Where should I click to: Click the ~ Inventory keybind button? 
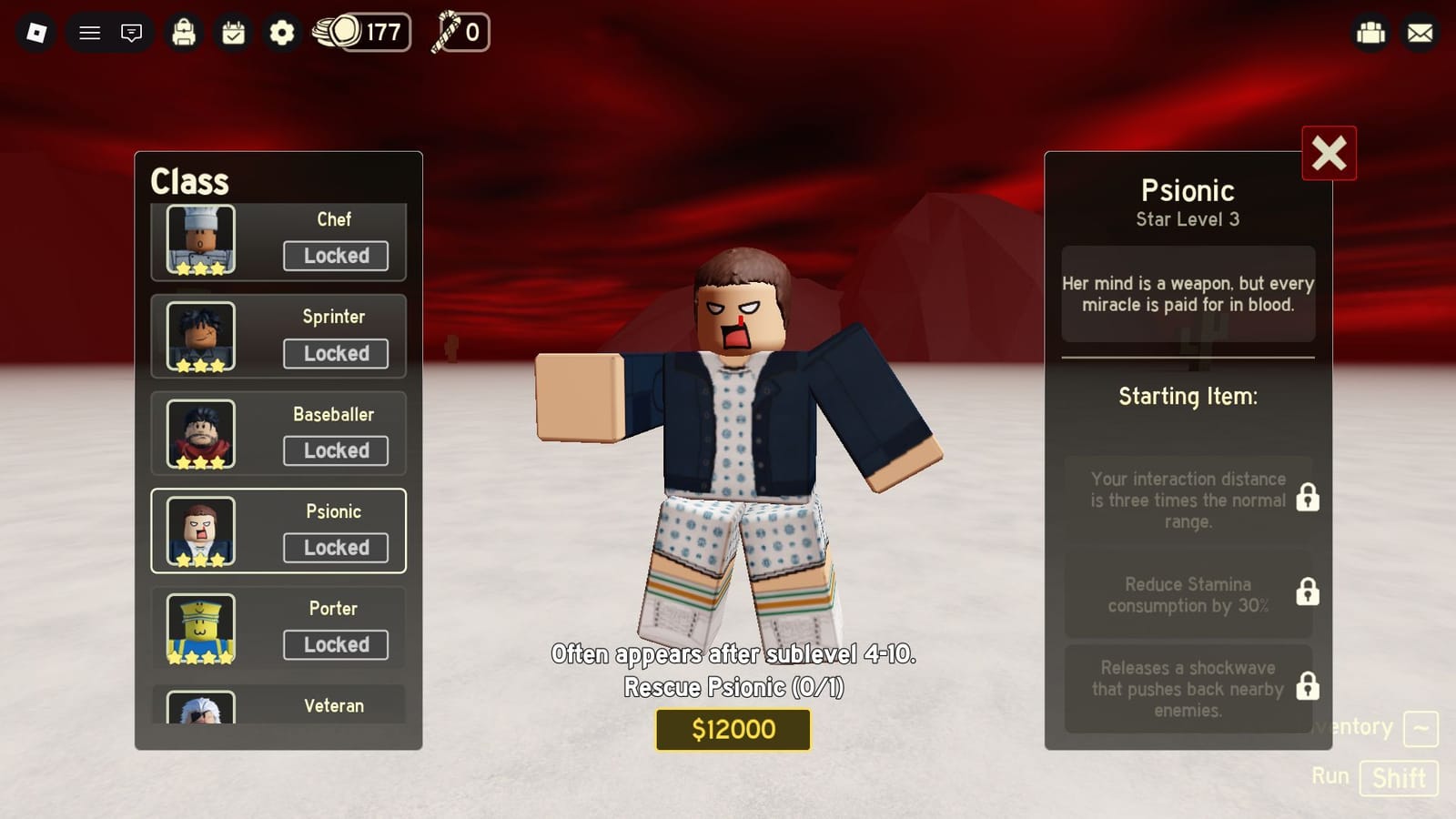(x=1421, y=728)
